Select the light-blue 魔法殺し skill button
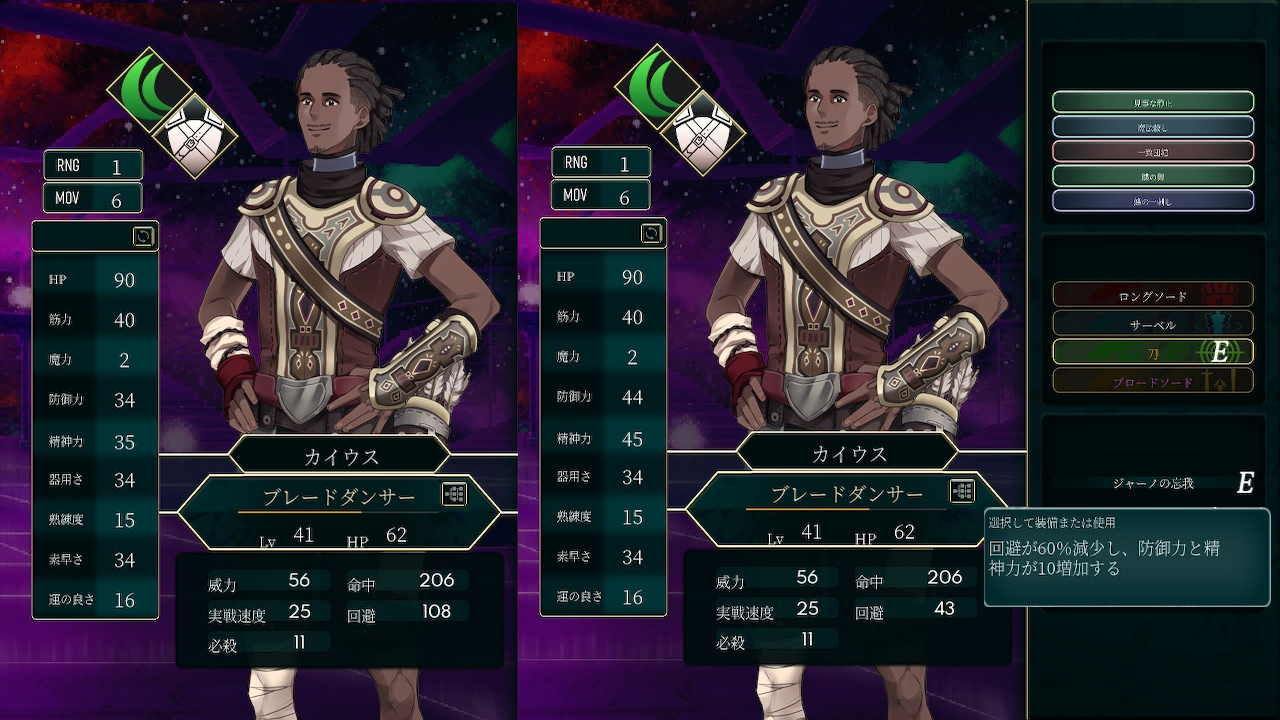 pos(1152,126)
